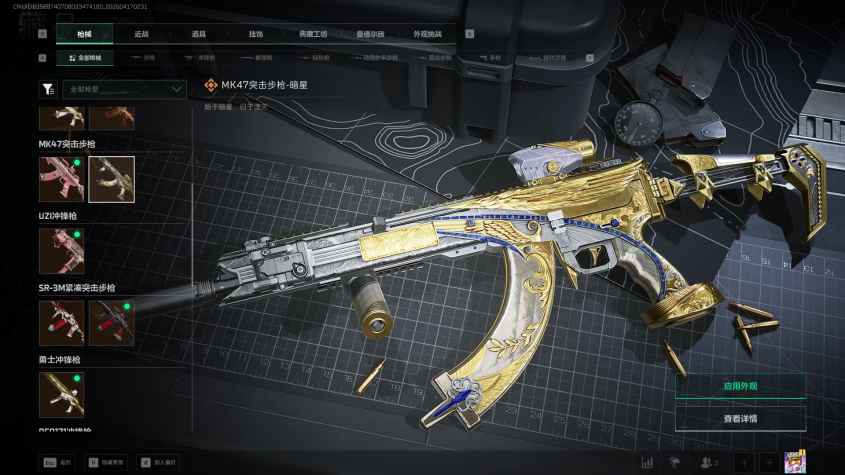Choose the black-red SR-3M skin thumbnail
The width and height of the screenshot is (845, 475).
coord(111,323)
